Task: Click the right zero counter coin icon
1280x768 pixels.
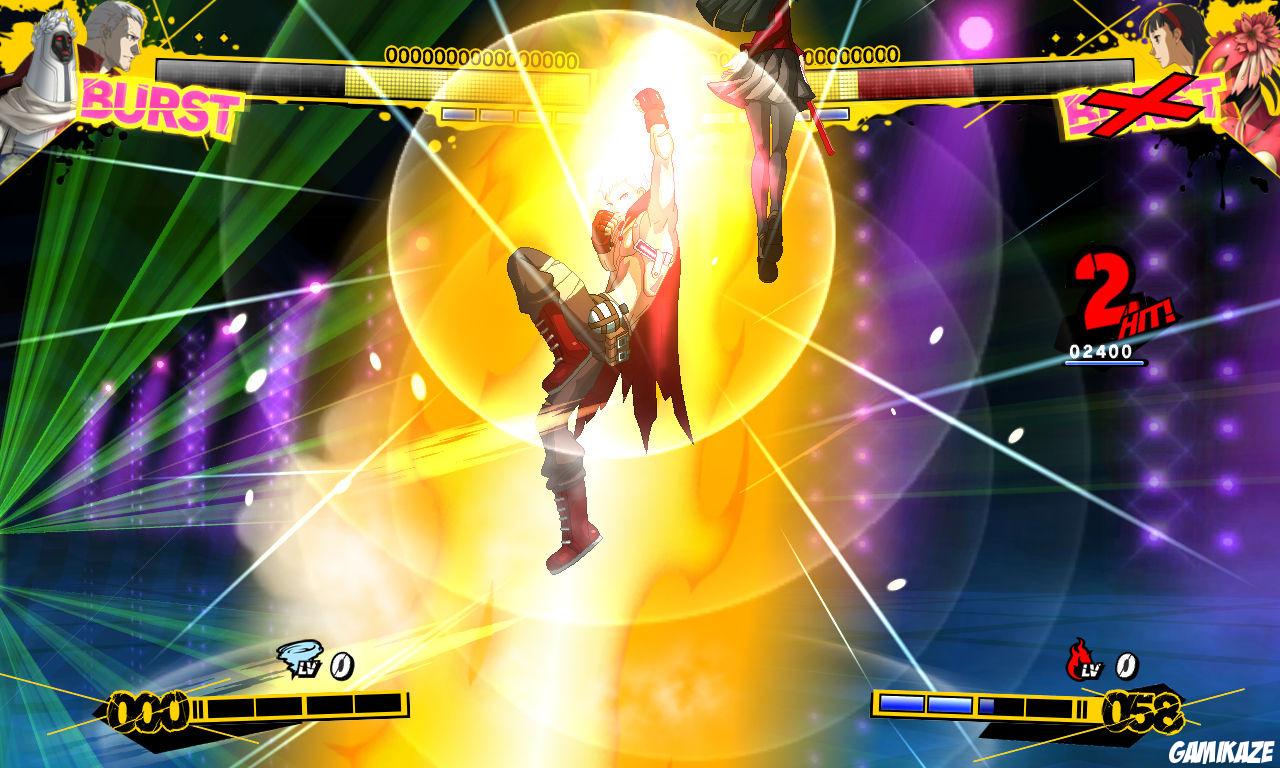Action: pyautogui.click(x=1127, y=668)
